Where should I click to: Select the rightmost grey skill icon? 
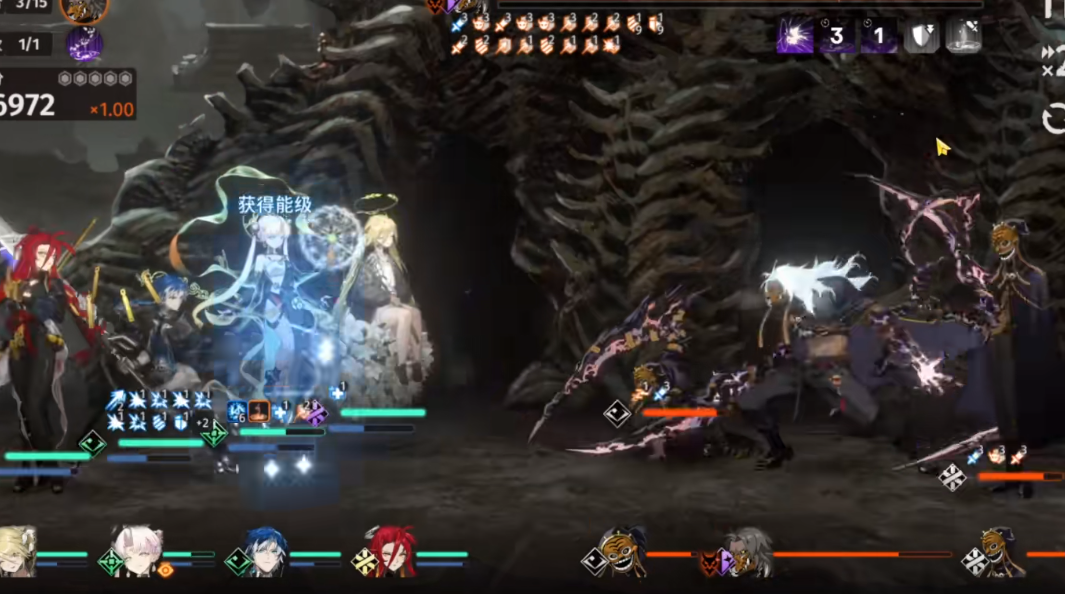963,36
